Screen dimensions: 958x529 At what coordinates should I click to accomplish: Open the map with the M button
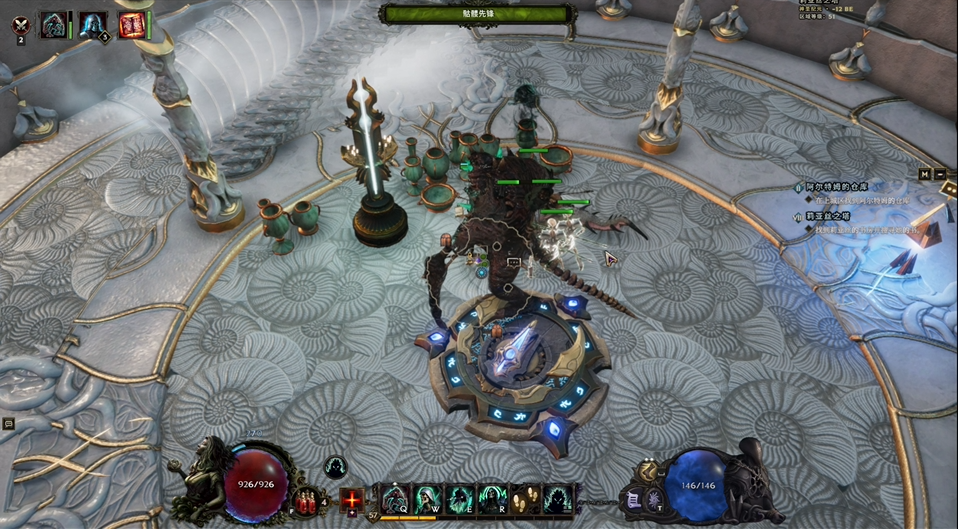pos(925,174)
